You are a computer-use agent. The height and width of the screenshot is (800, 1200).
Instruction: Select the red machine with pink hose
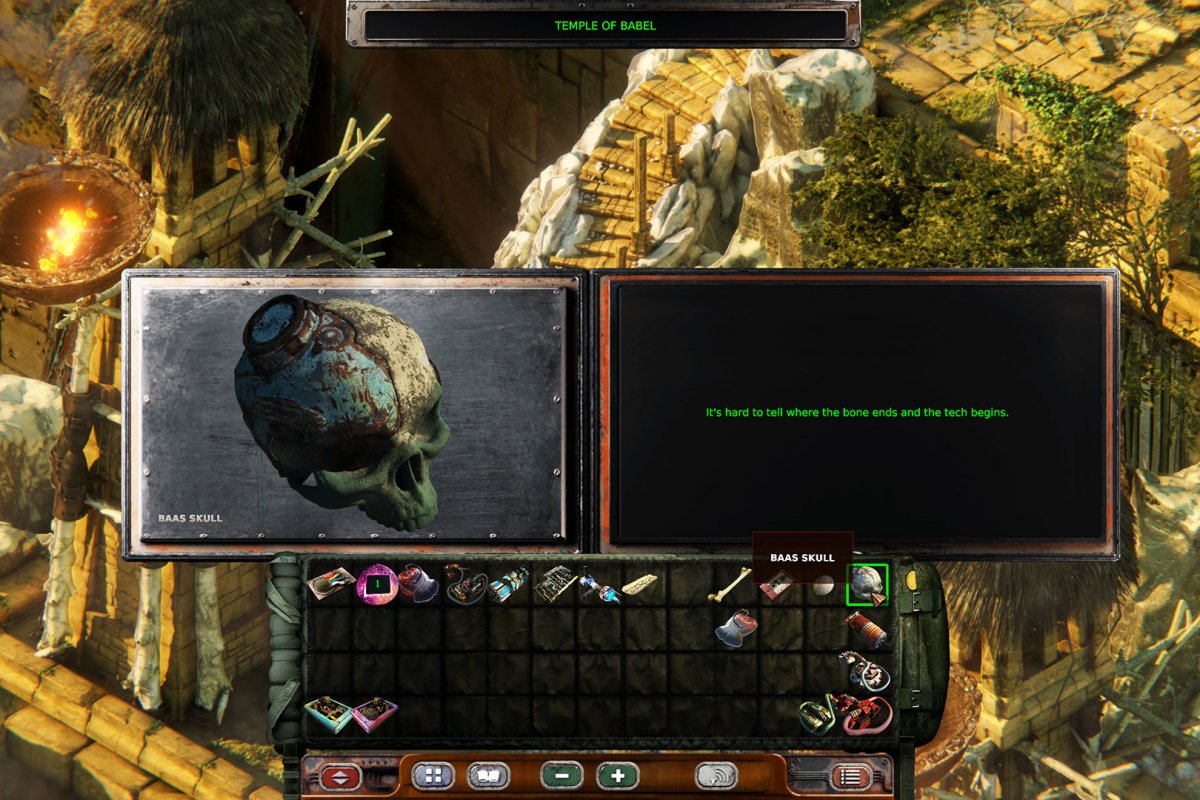866,714
